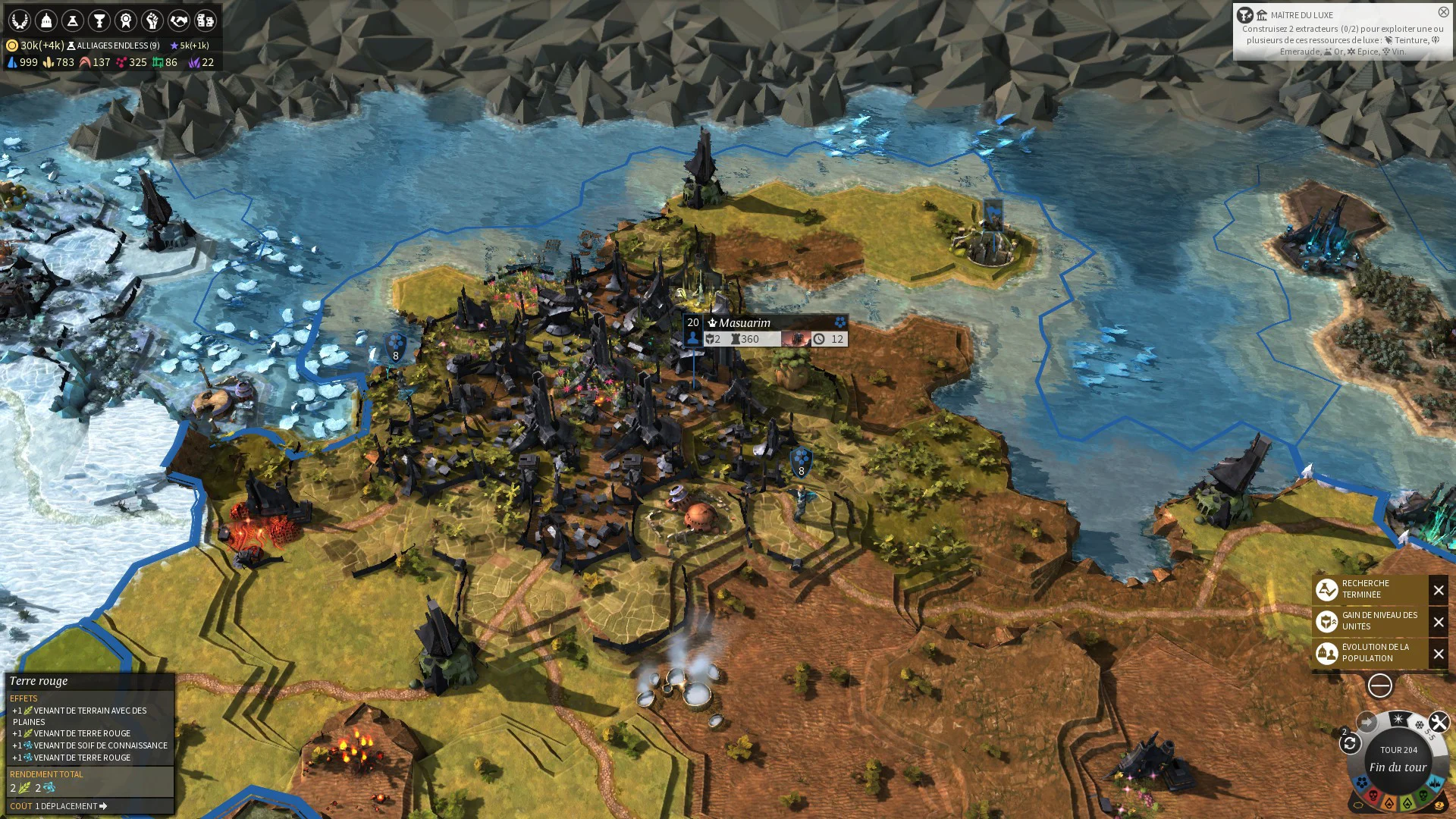Dismiss the Recherche Terminée notification
The width and height of the screenshot is (1456, 819).
1439,590
